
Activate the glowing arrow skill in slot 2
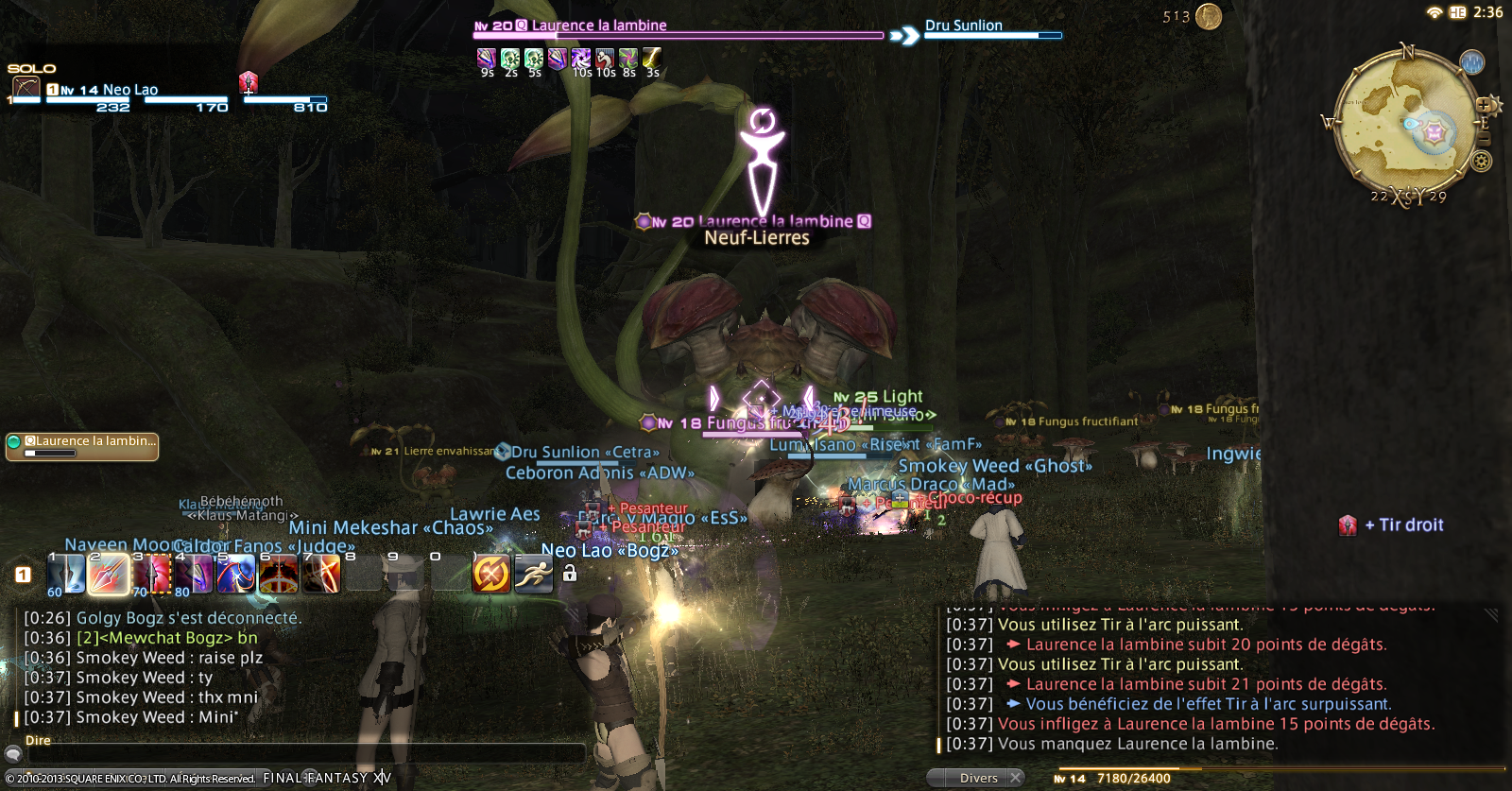click(109, 574)
